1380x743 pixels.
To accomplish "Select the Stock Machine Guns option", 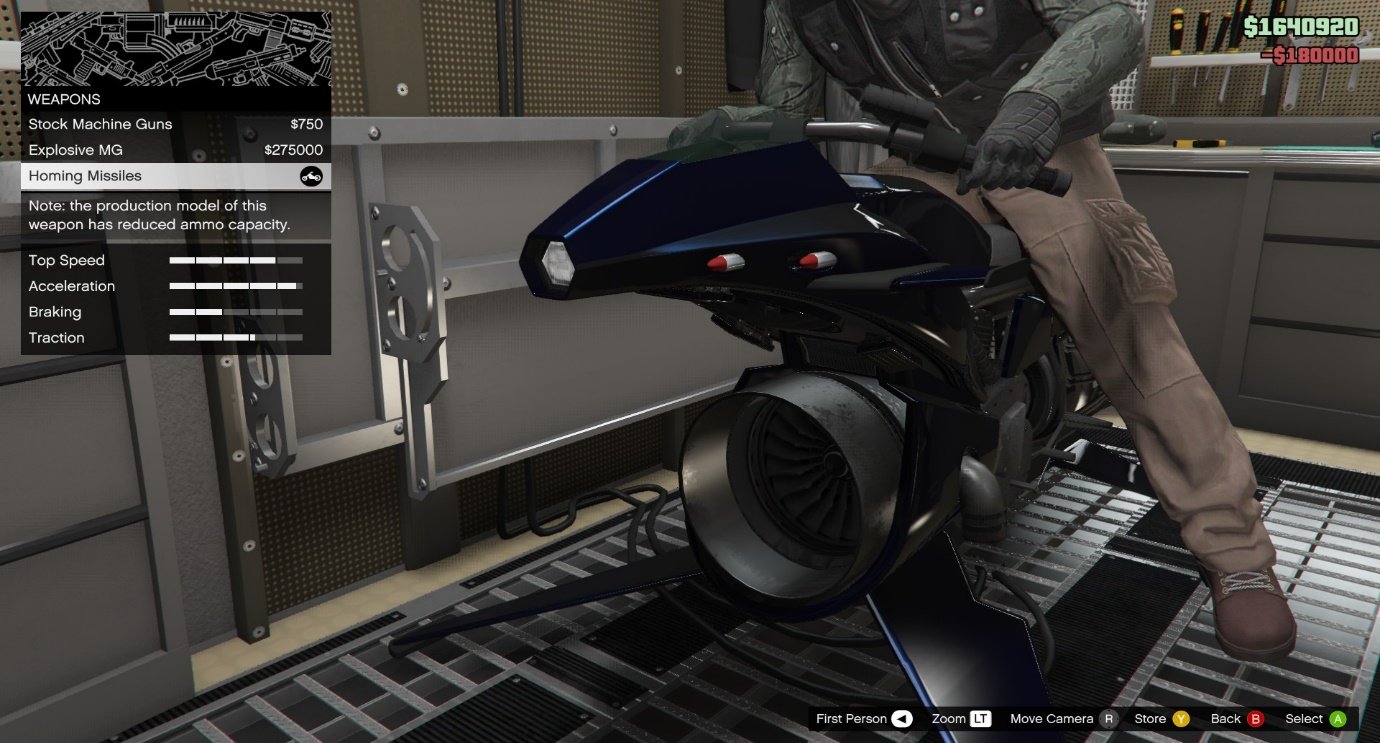I will click(175, 124).
